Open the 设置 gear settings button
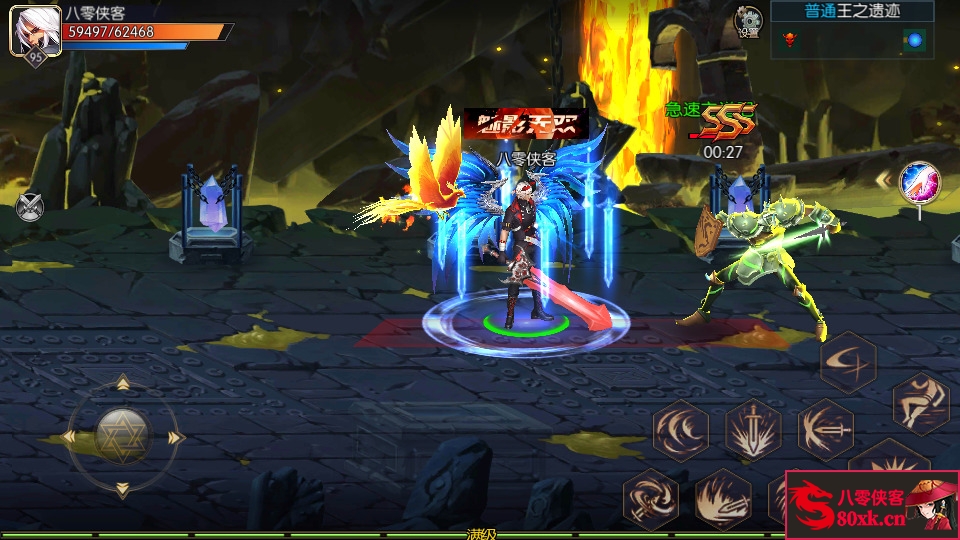This screenshot has height=540, width=960. (x=747, y=21)
